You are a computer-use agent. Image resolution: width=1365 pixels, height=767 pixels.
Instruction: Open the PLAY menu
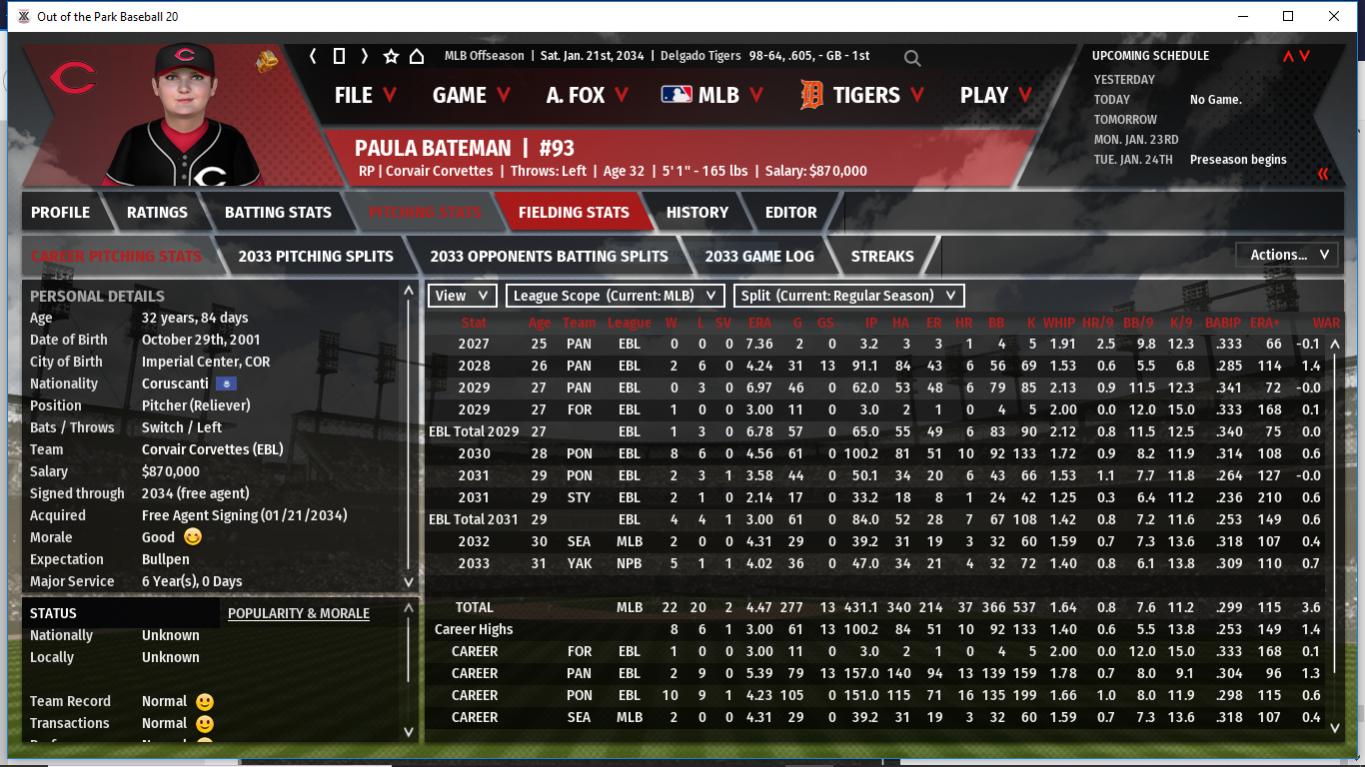pyautogui.click(x=994, y=95)
